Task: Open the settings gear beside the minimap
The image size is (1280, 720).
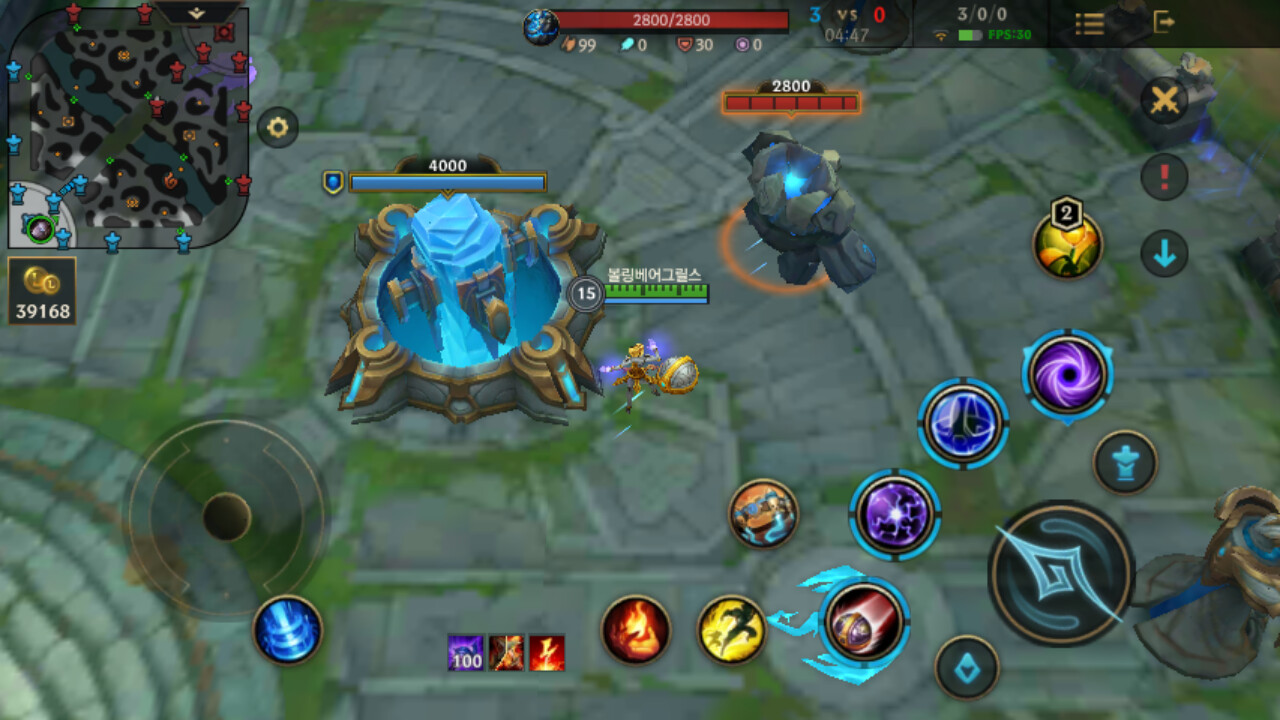Action: tap(278, 127)
